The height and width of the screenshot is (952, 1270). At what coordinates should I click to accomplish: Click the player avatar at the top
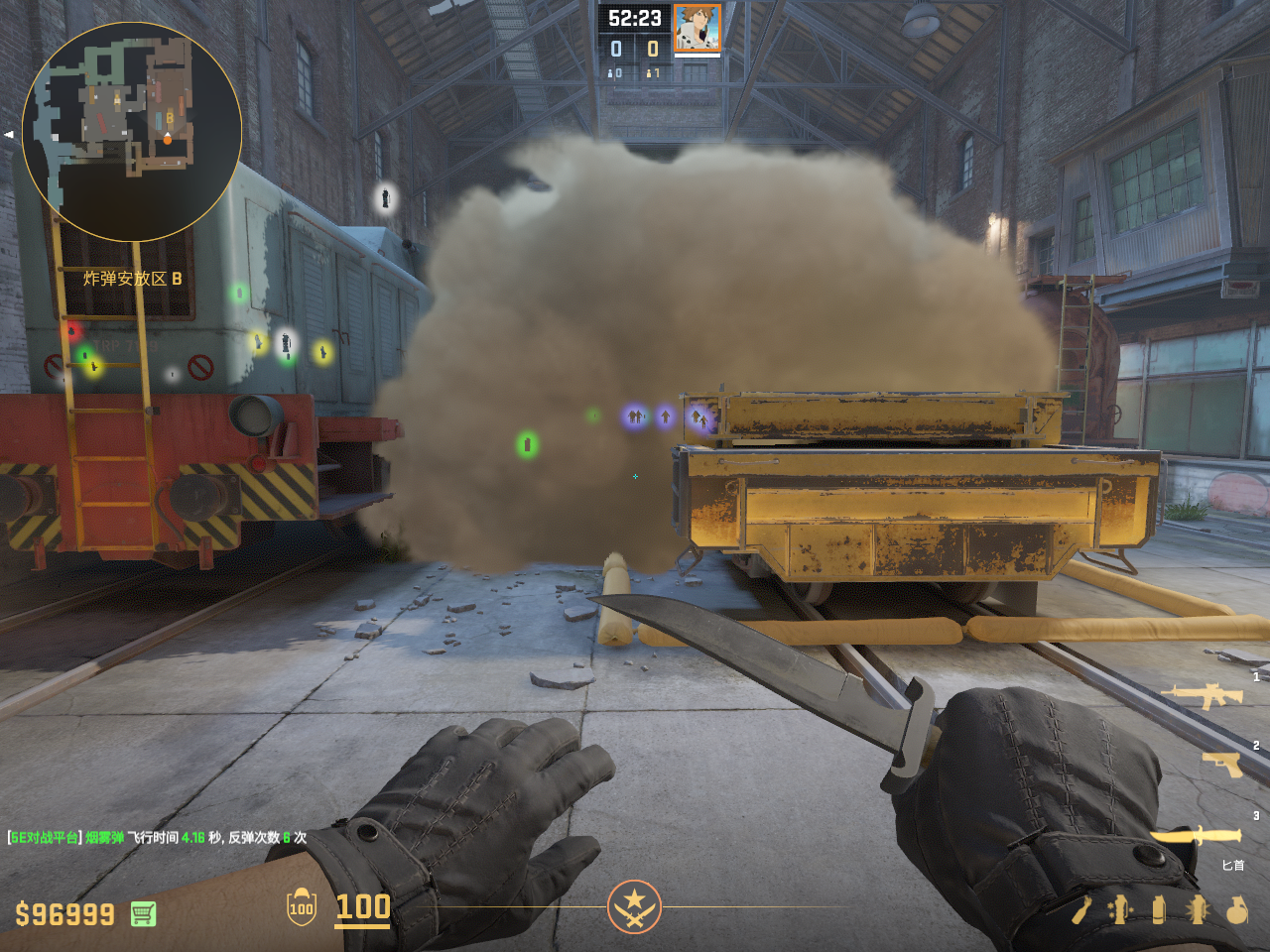[x=697, y=28]
